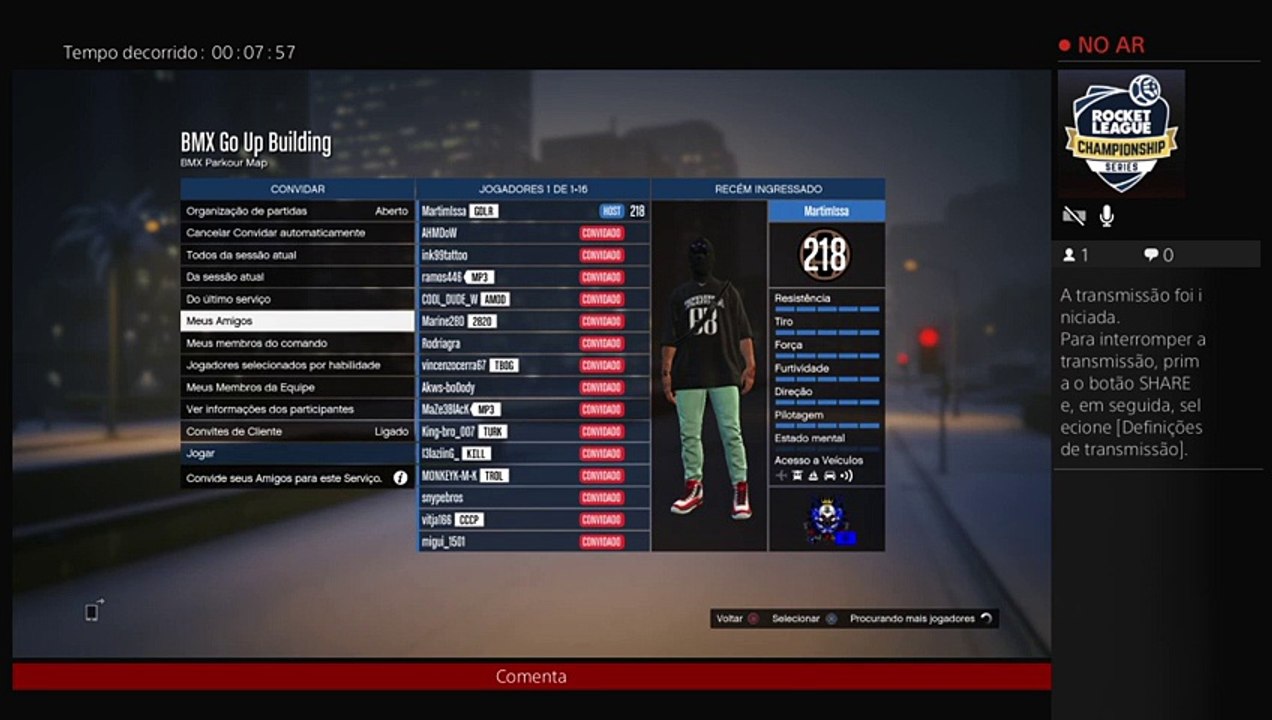Click player ink99tattoo row
Viewport: 1272px width, 720px height.
(533, 255)
